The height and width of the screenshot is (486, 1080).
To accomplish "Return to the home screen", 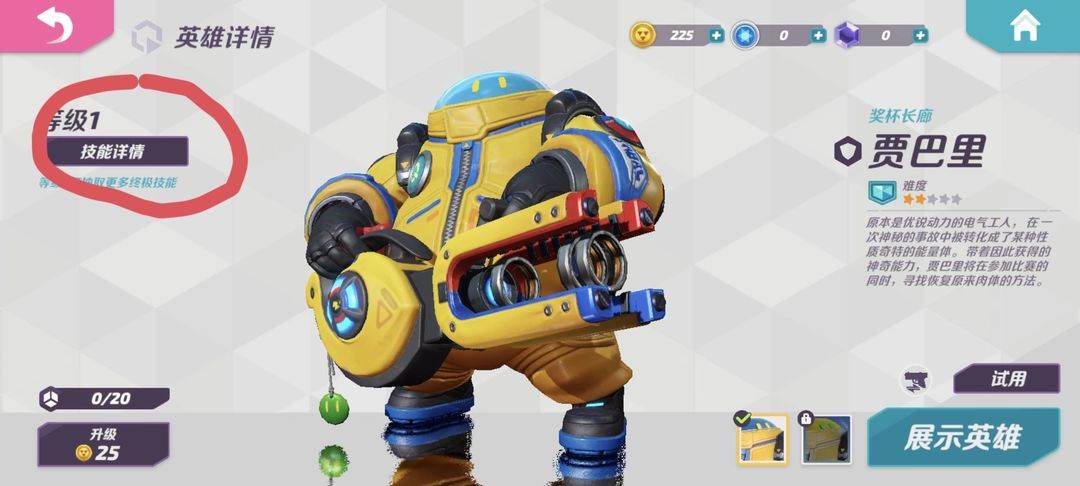I will coord(1025,27).
